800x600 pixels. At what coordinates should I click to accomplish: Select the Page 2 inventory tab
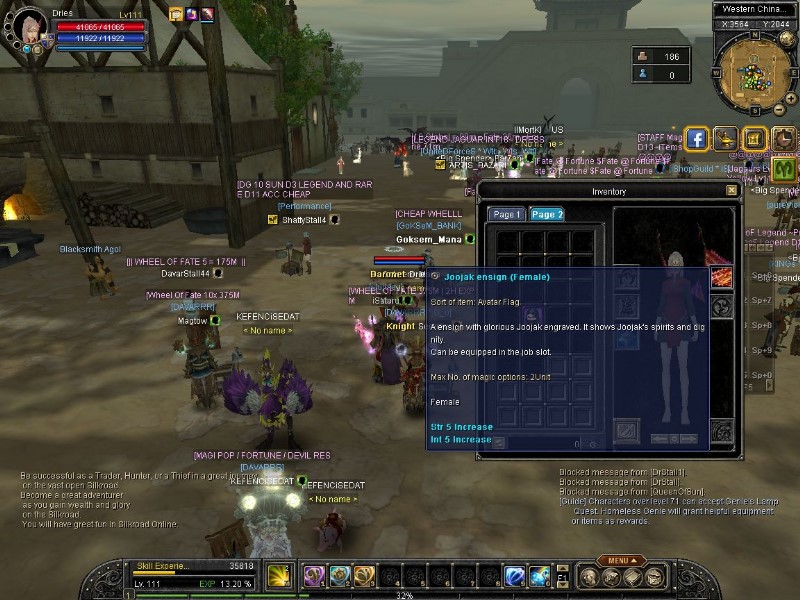click(x=547, y=215)
